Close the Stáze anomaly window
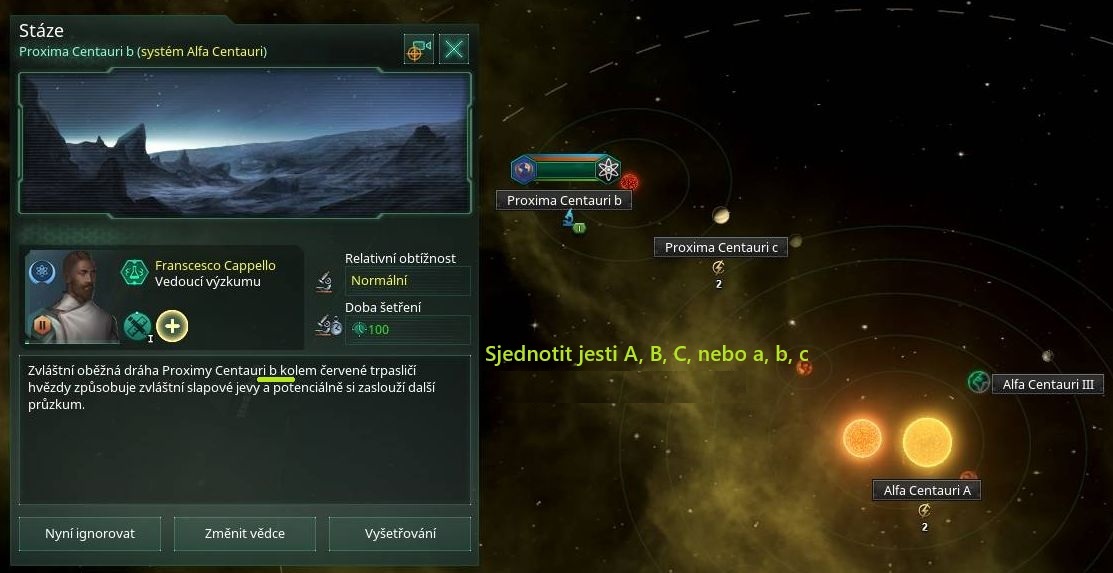The height and width of the screenshot is (573, 1113). coord(454,49)
